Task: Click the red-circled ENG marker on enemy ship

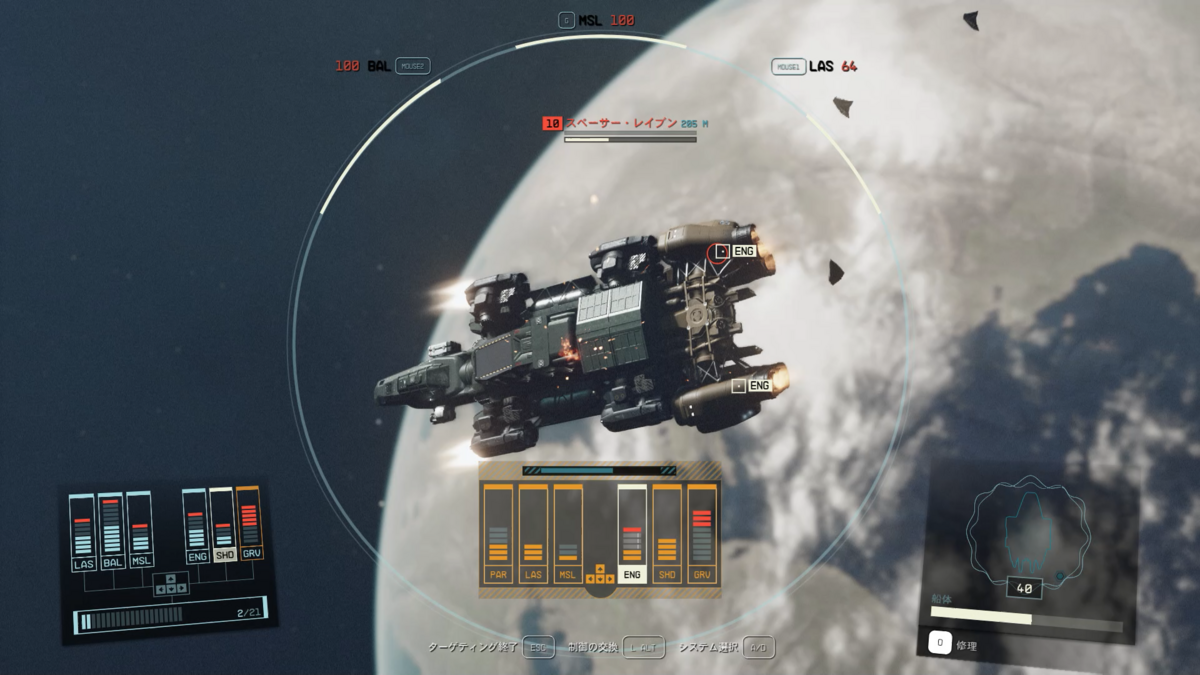Action: coord(719,252)
